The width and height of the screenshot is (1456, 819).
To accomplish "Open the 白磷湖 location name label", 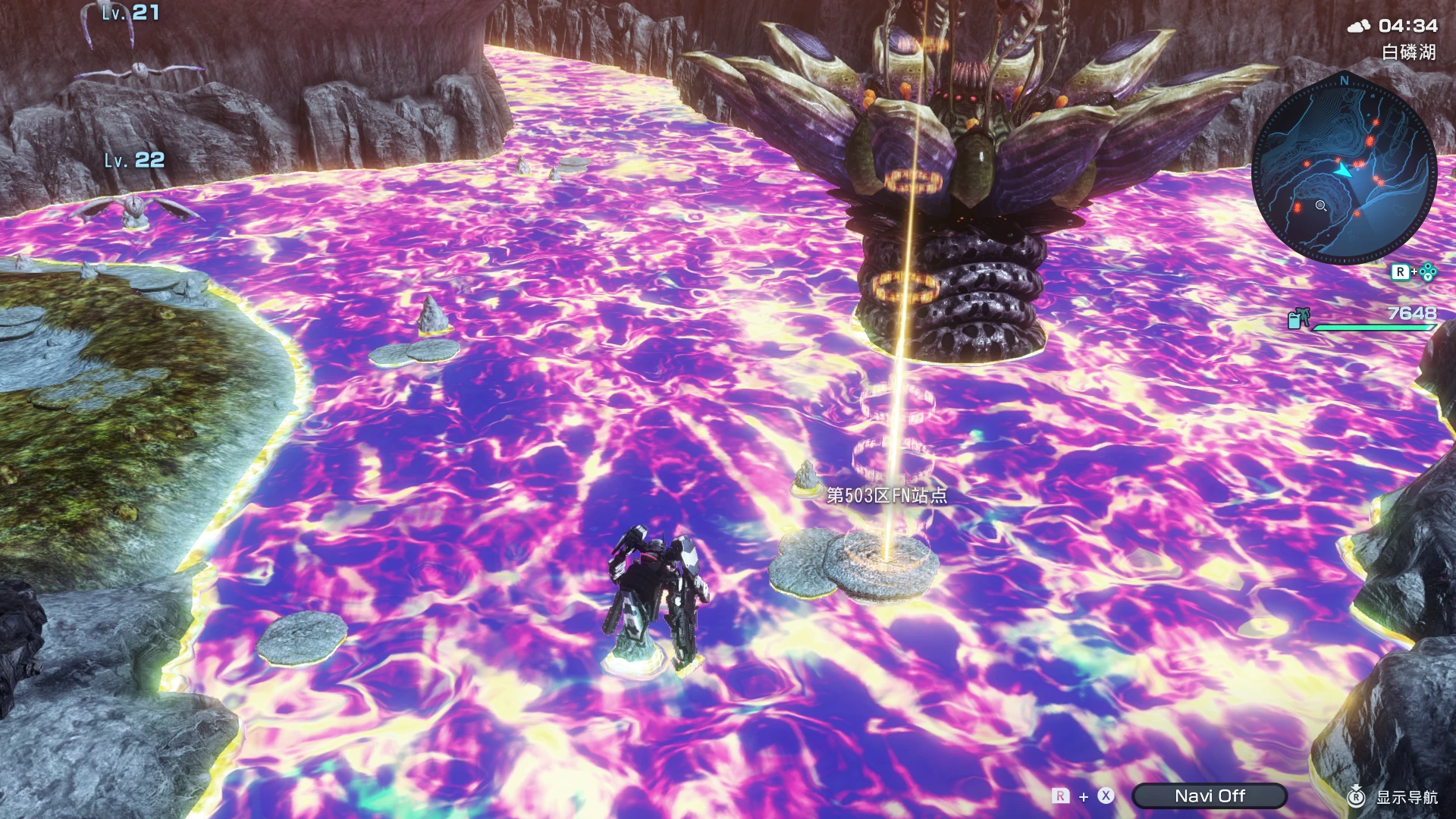I will pyautogui.click(x=1409, y=51).
